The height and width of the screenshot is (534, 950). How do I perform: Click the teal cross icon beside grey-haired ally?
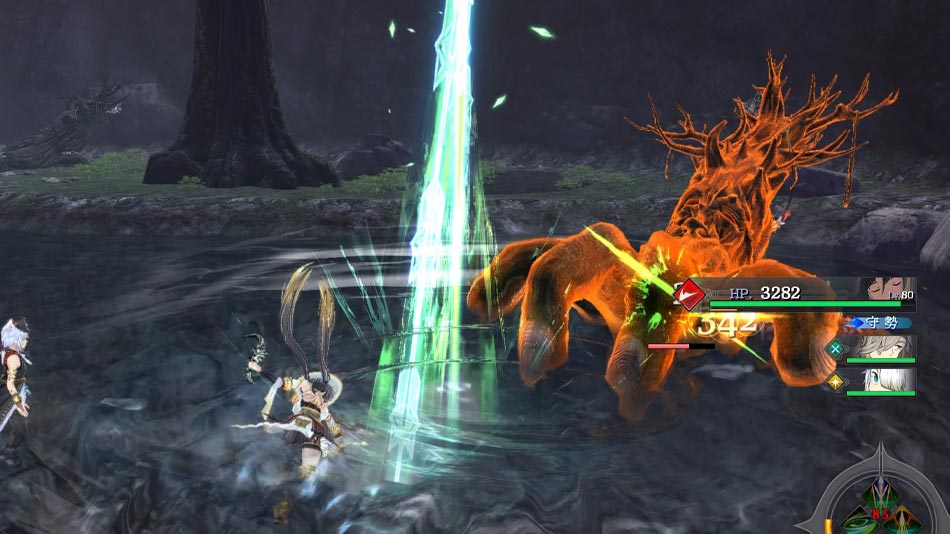tap(835, 349)
